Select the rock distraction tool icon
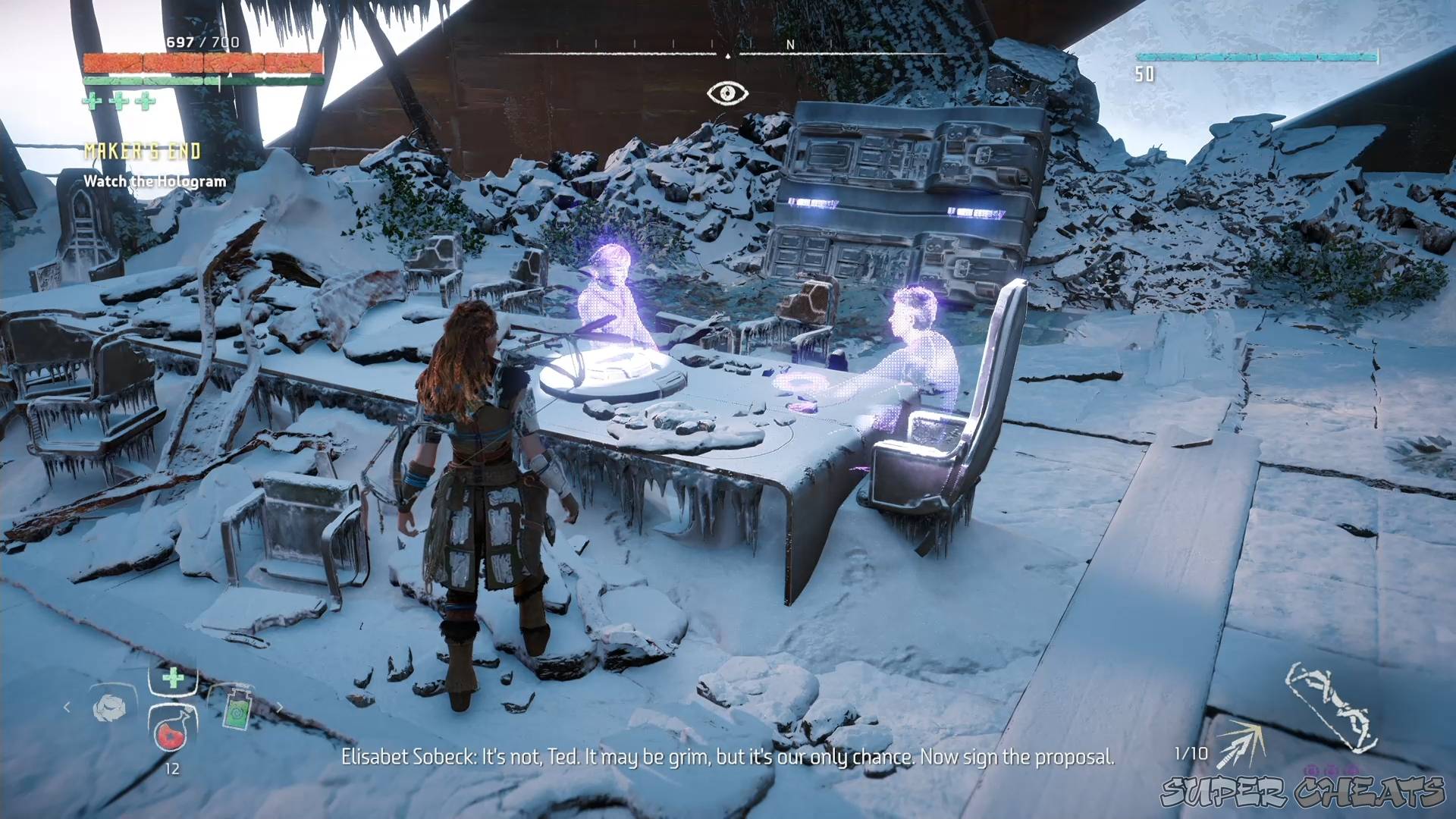 point(108,707)
